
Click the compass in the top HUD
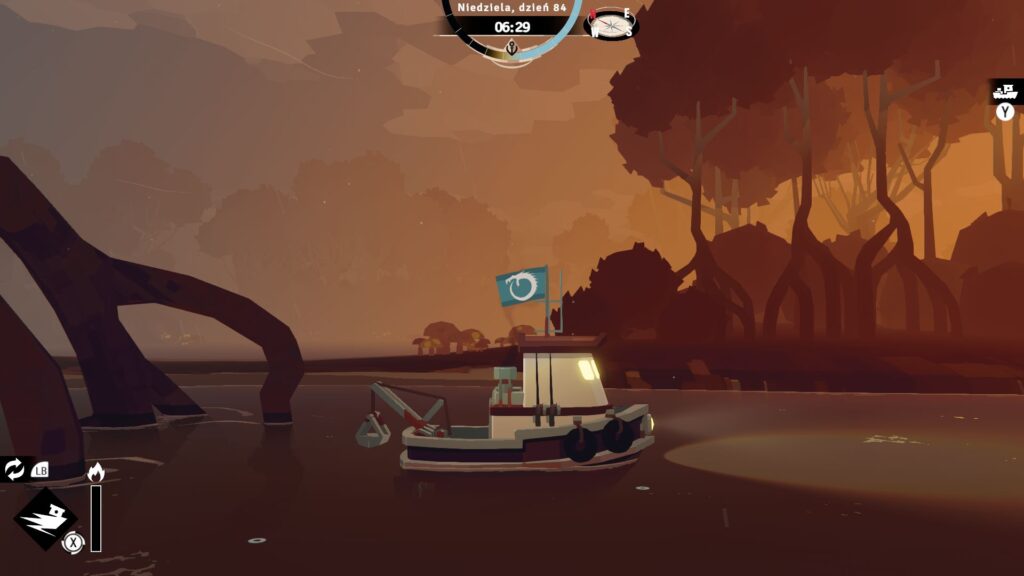coord(611,23)
